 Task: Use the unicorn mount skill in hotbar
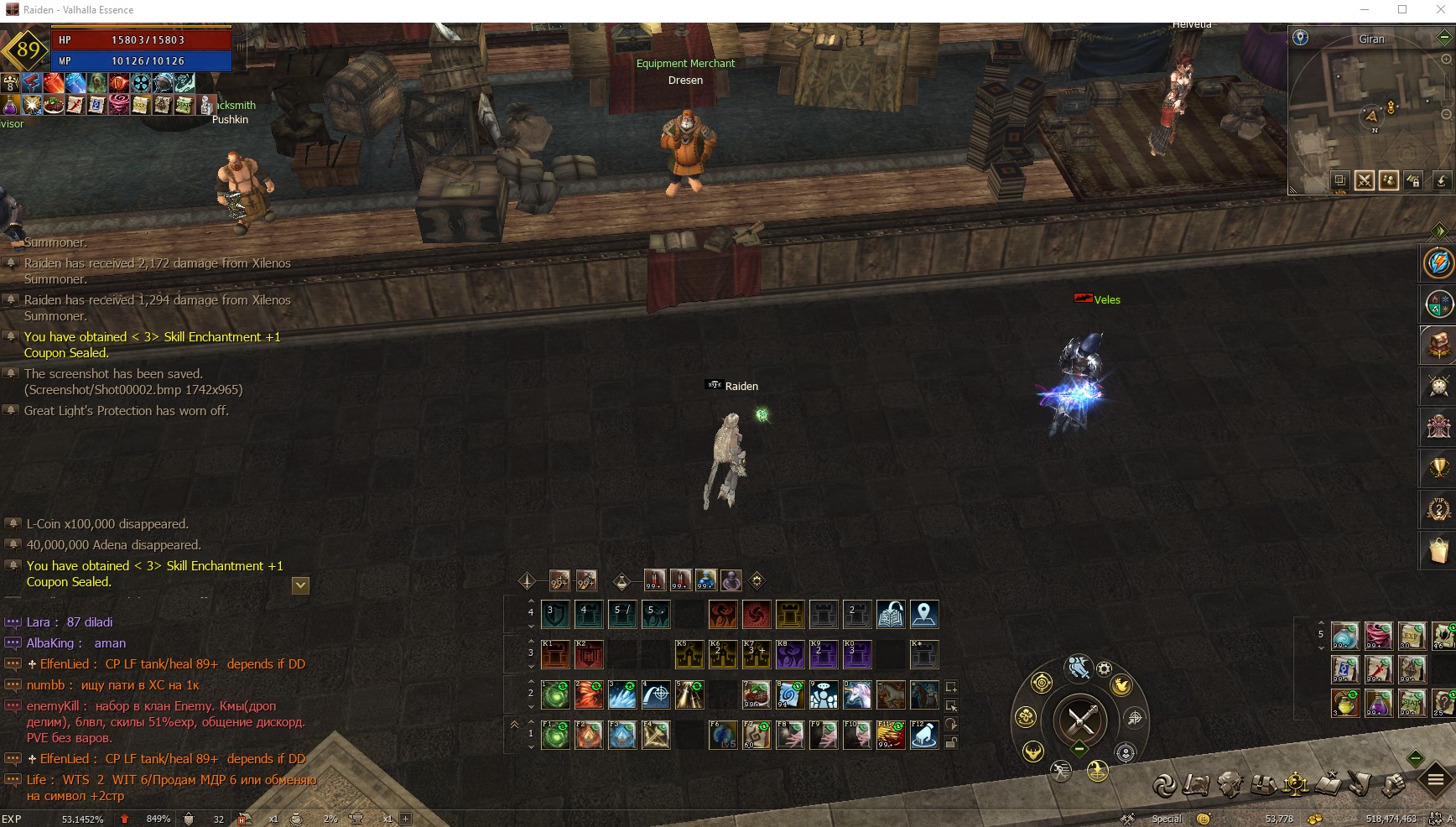tap(856, 694)
